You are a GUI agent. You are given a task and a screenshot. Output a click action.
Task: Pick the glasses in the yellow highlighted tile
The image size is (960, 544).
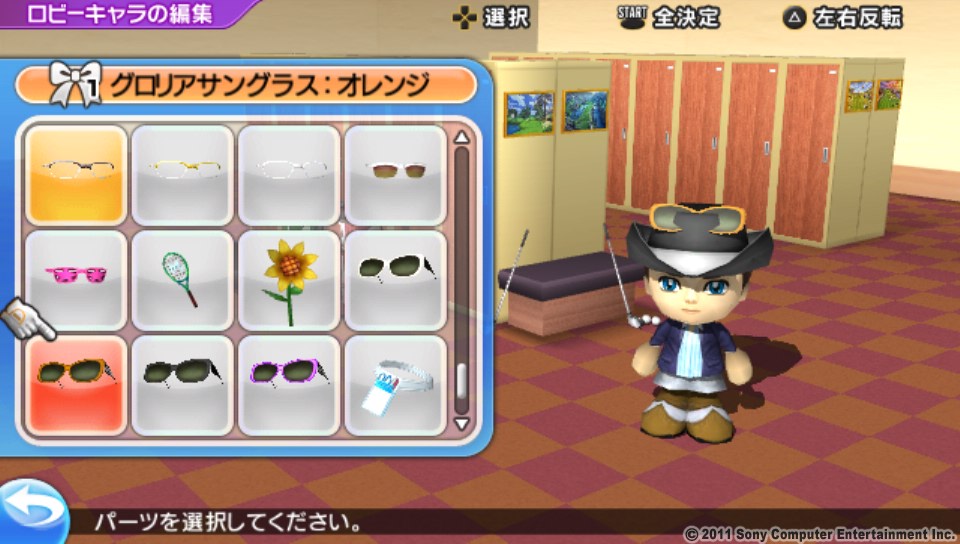pyautogui.click(x=76, y=173)
